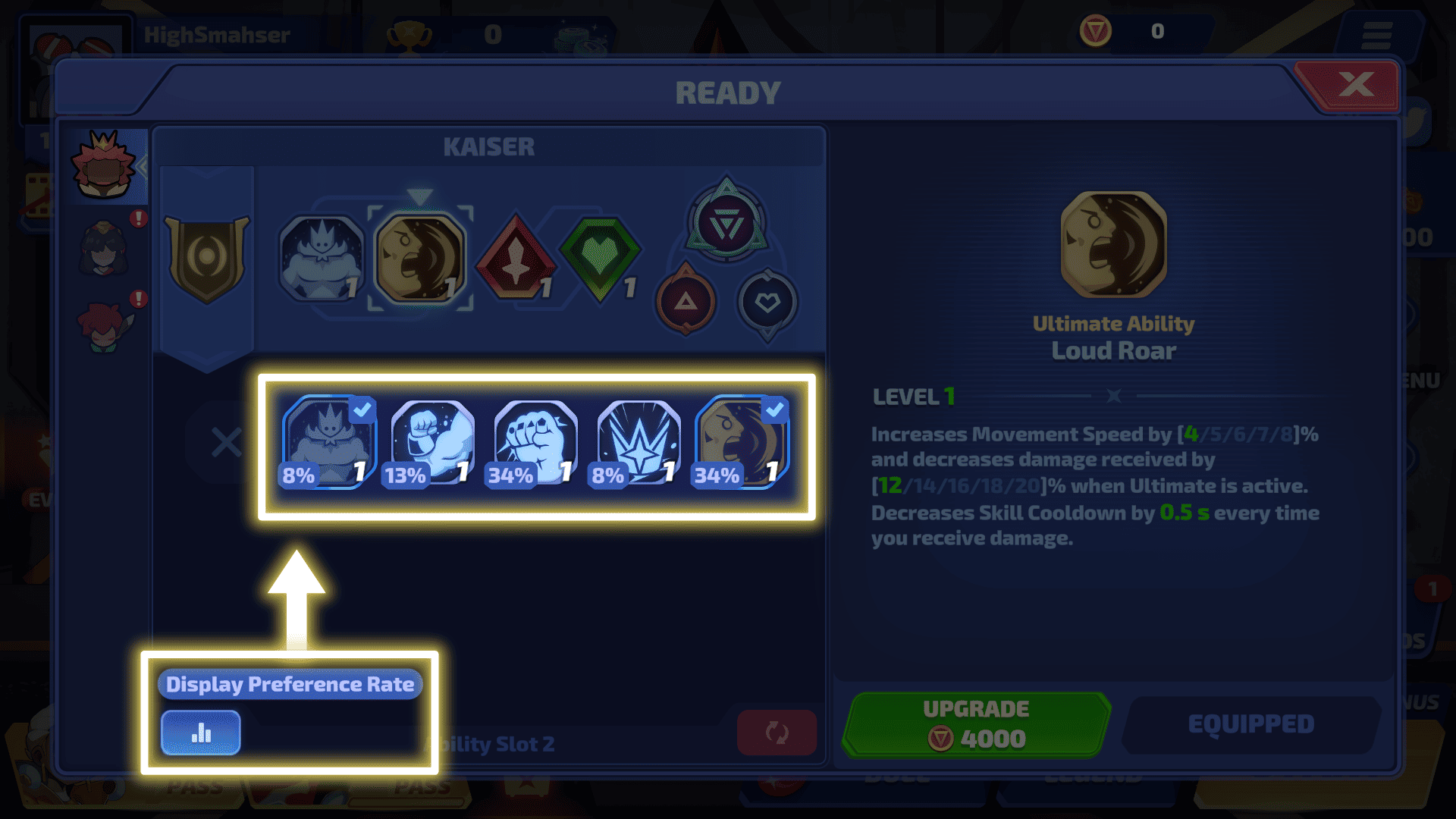Pick the spiky crown burst ability option

pos(639,443)
